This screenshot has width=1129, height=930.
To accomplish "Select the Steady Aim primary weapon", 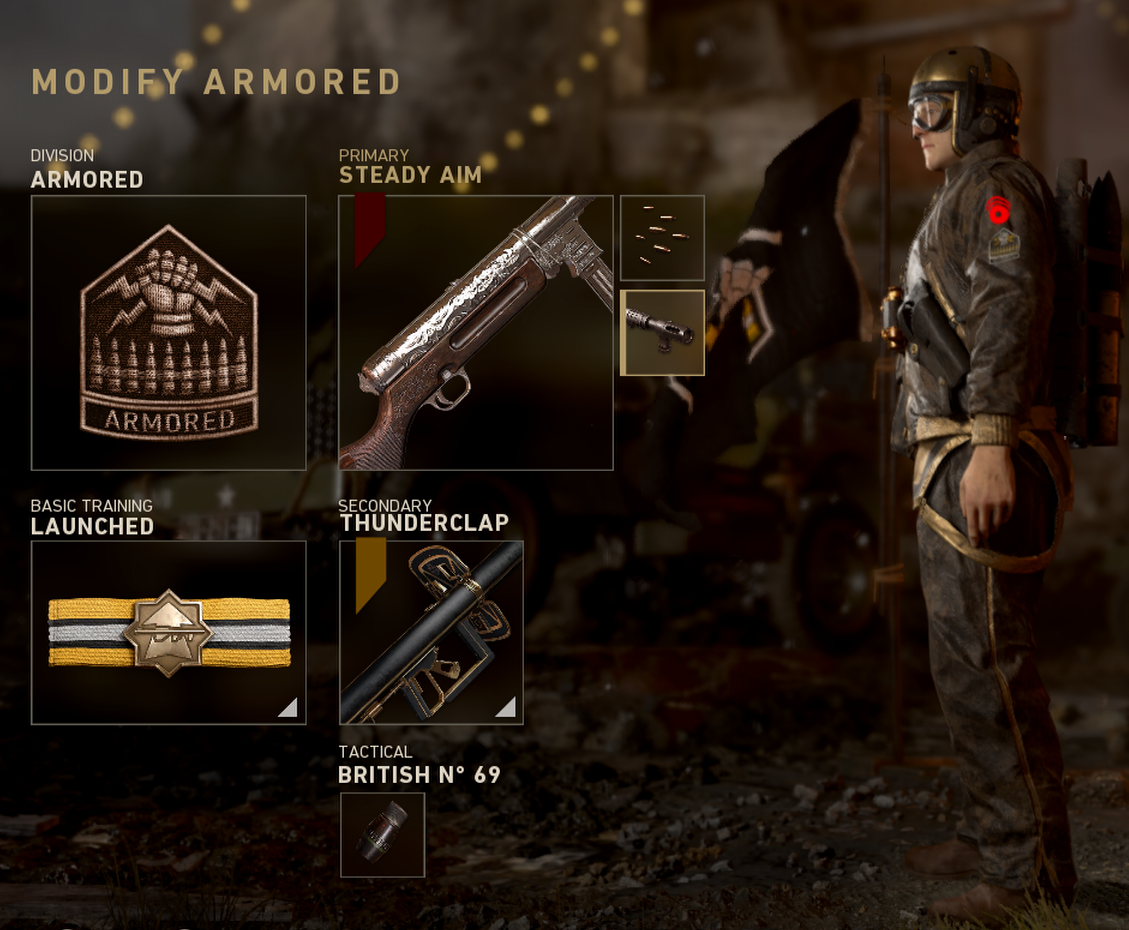I will click(x=475, y=332).
